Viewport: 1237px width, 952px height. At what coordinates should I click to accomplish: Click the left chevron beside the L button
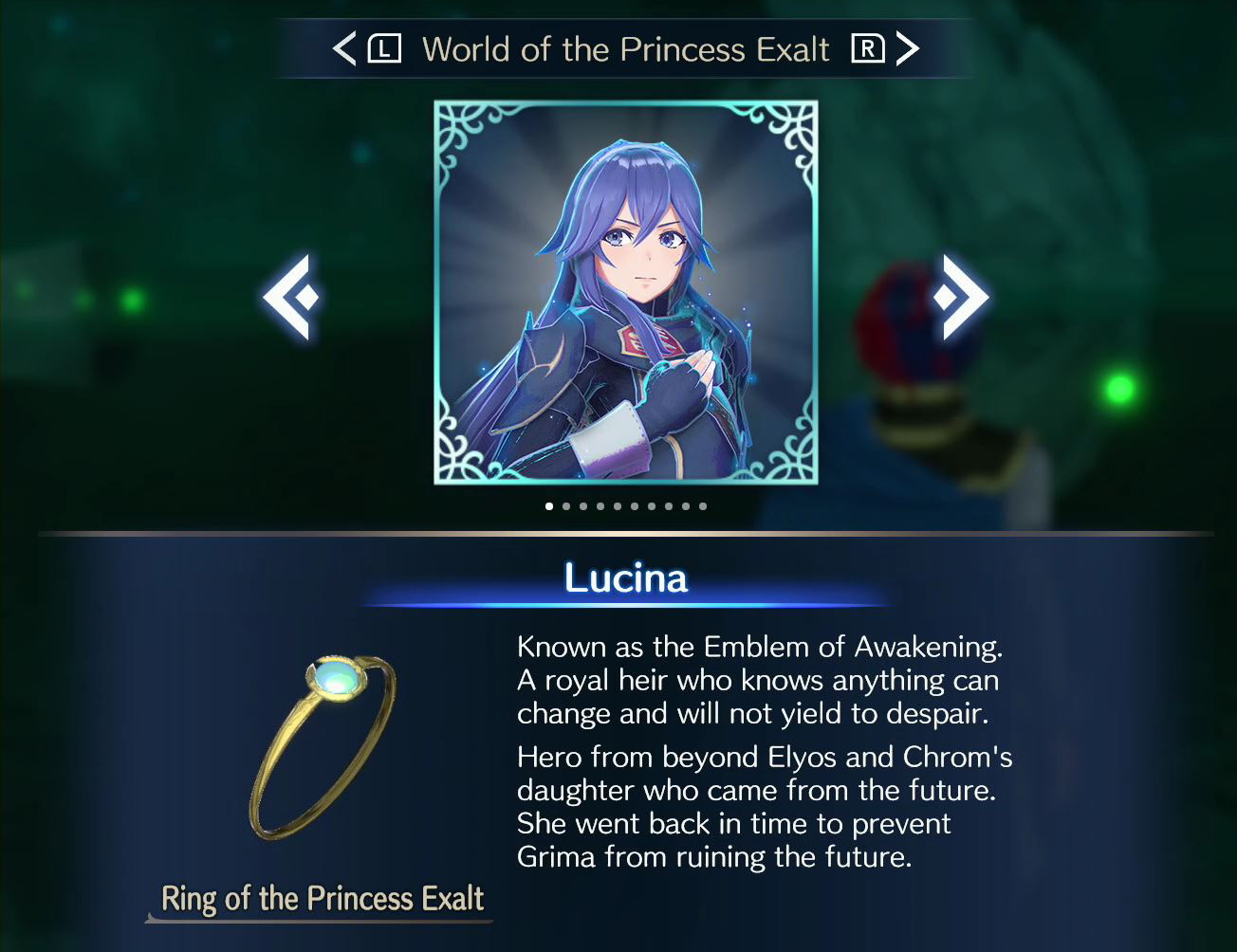[345, 48]
